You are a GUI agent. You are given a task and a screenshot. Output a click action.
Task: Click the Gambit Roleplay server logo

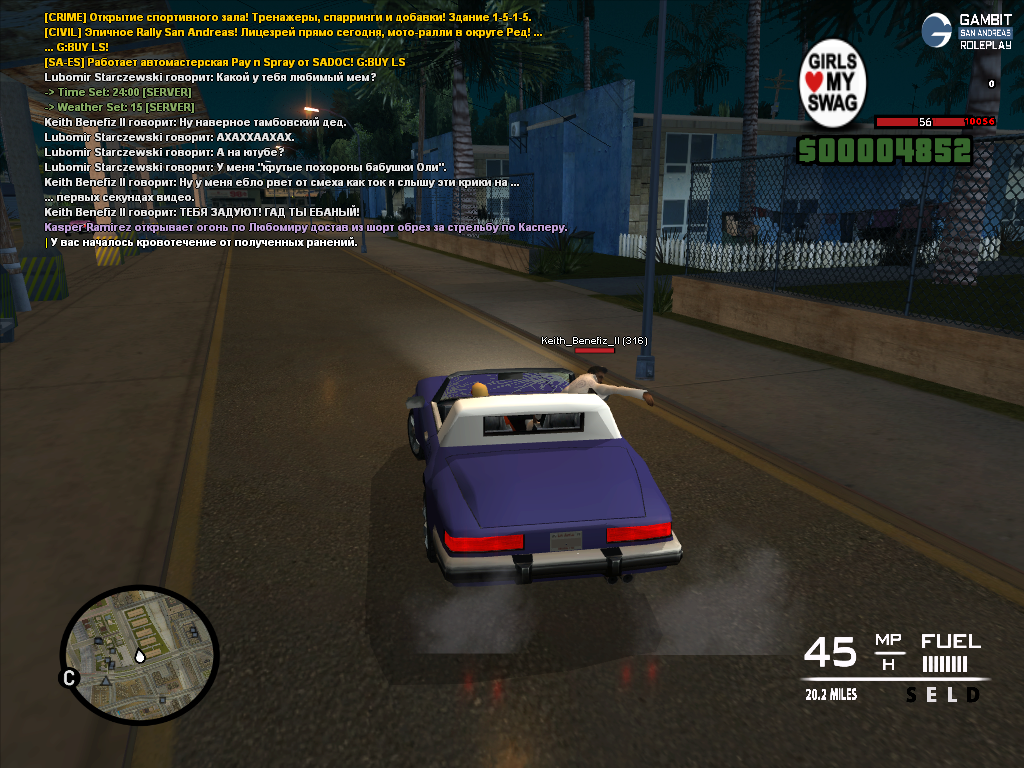tap(966, 31)
